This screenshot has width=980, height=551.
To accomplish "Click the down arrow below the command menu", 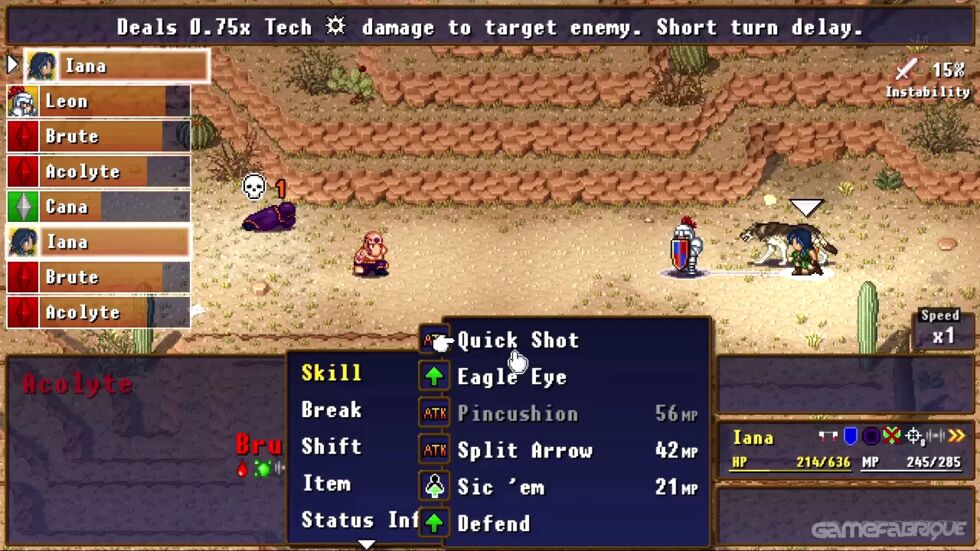I will pos(367,544).
